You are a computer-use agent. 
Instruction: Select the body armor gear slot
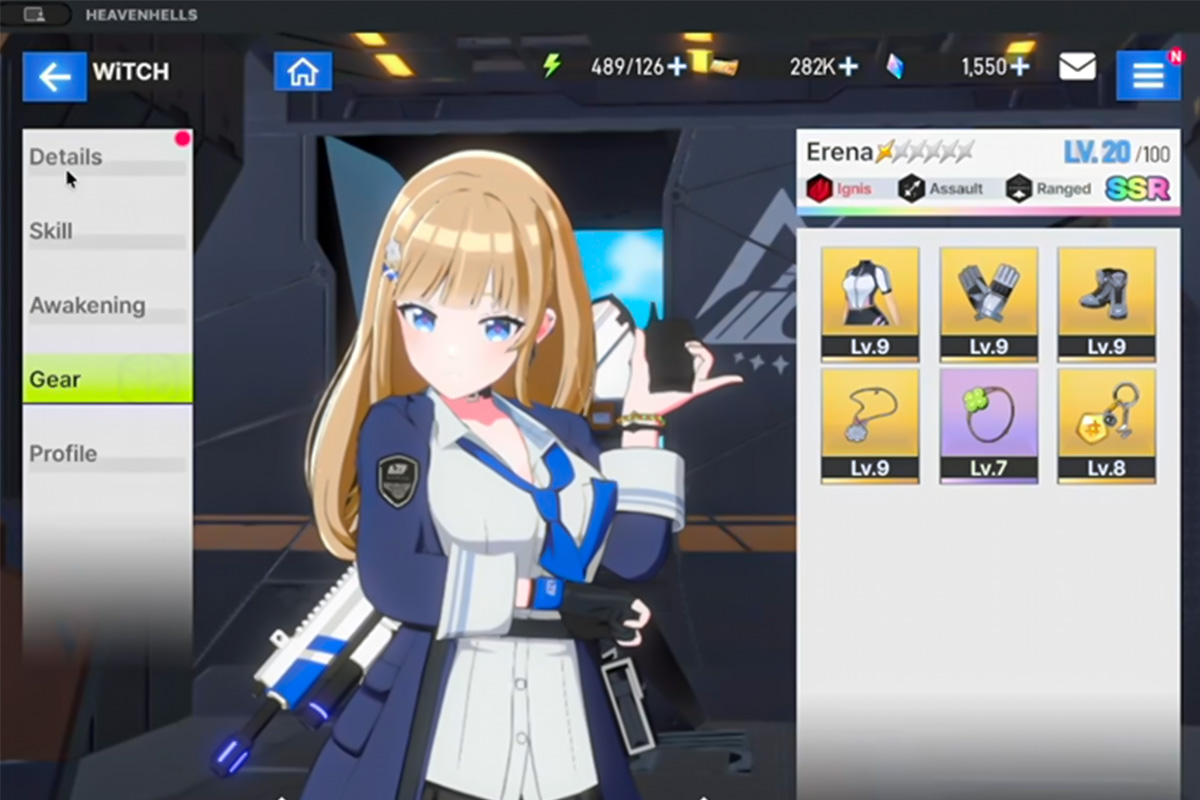point(869,303)
